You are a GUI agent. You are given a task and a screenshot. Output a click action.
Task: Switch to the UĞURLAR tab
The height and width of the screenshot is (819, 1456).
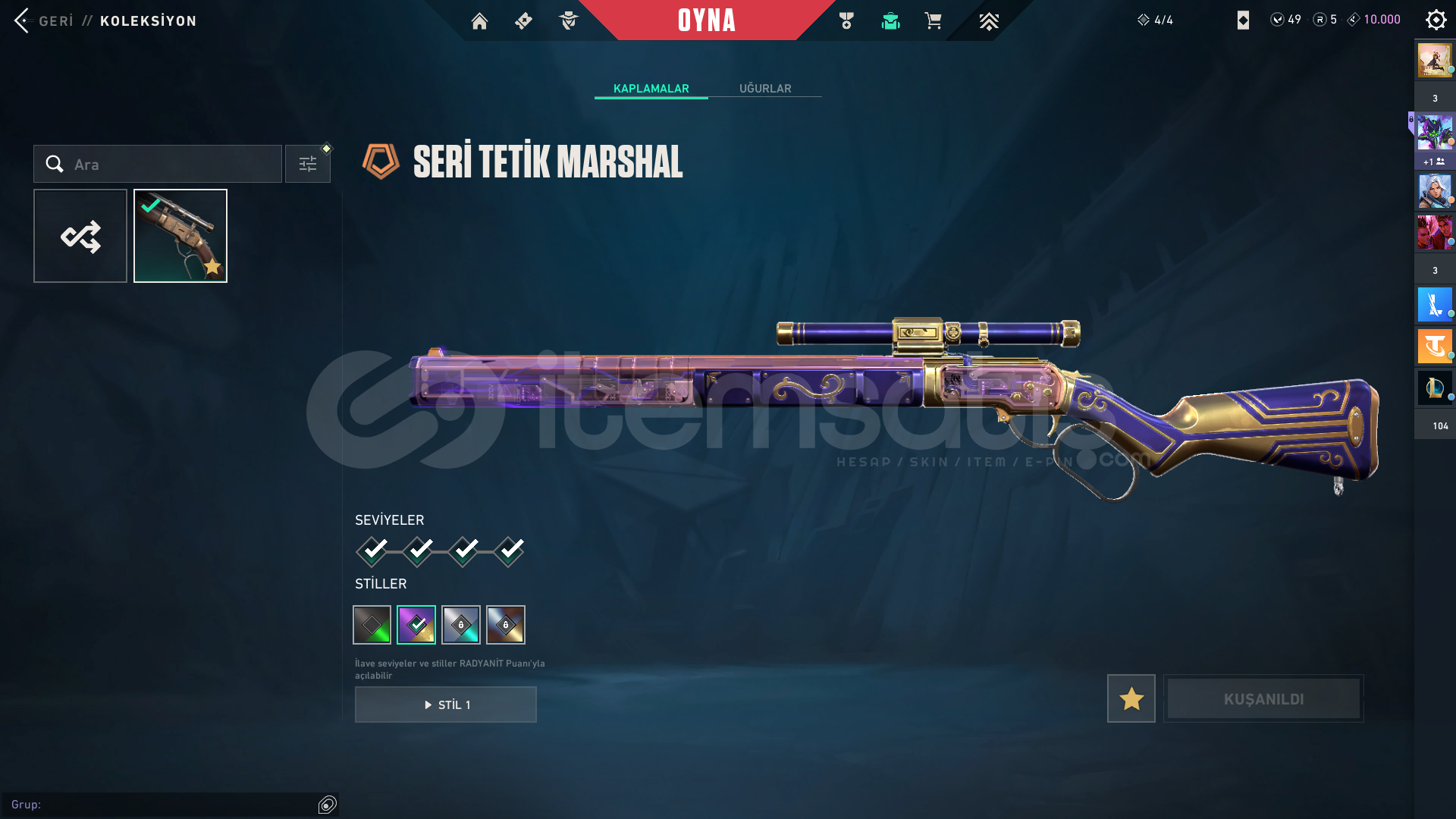tap(765, 89)
